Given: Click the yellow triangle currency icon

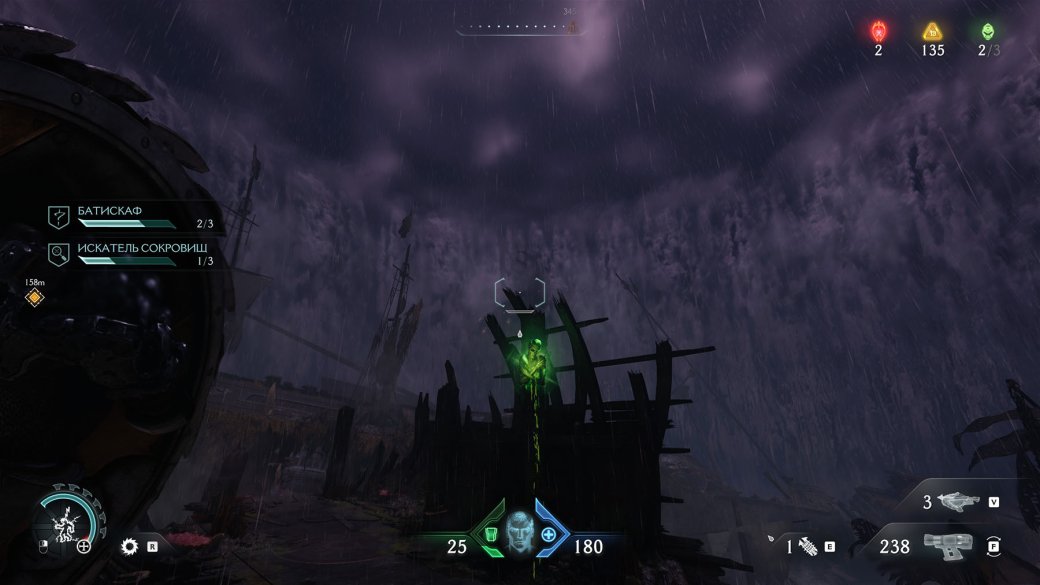Looking at the screenshot, I should (x=932, y=31).
